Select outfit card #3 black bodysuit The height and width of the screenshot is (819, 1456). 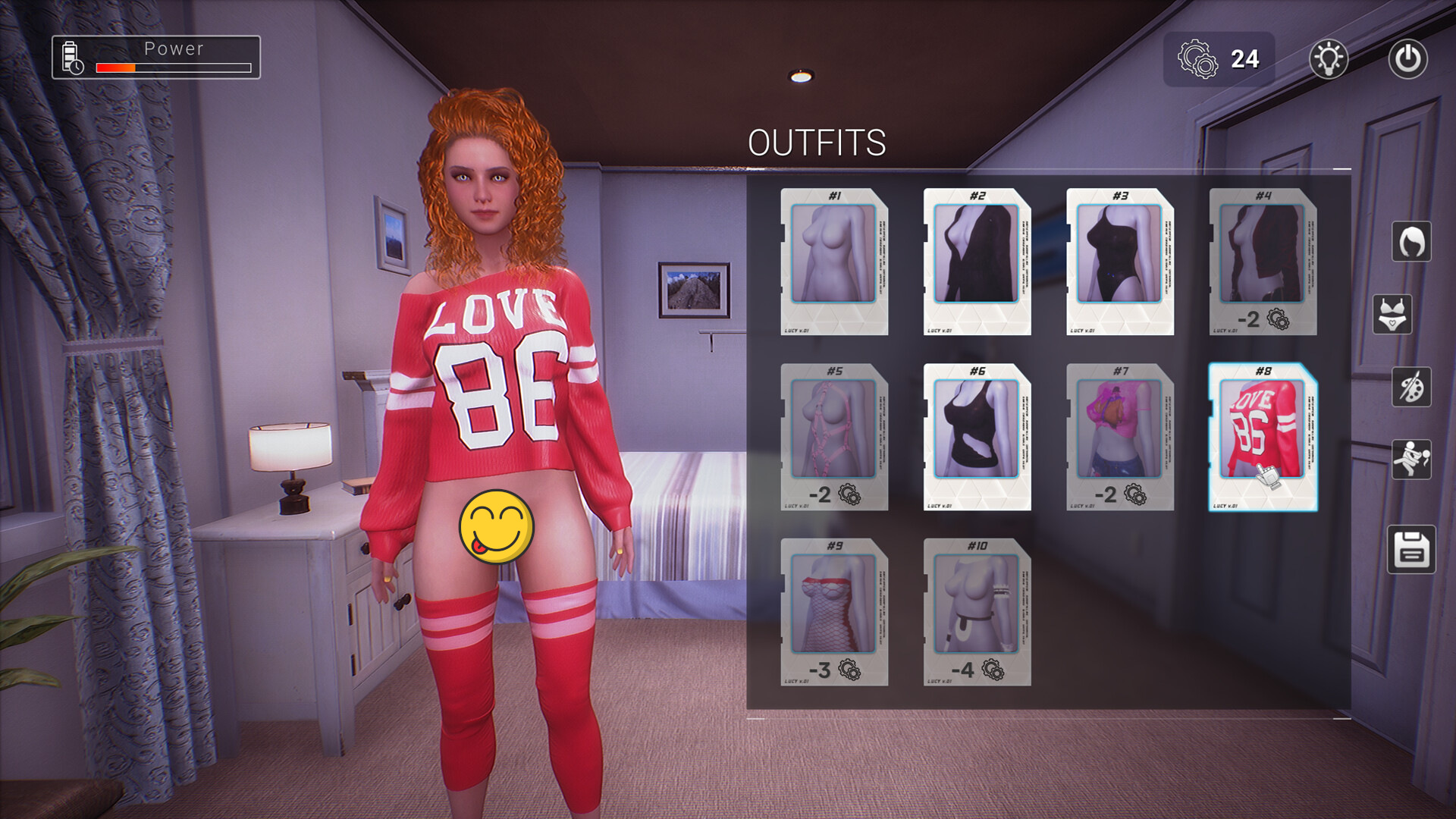1120,261
